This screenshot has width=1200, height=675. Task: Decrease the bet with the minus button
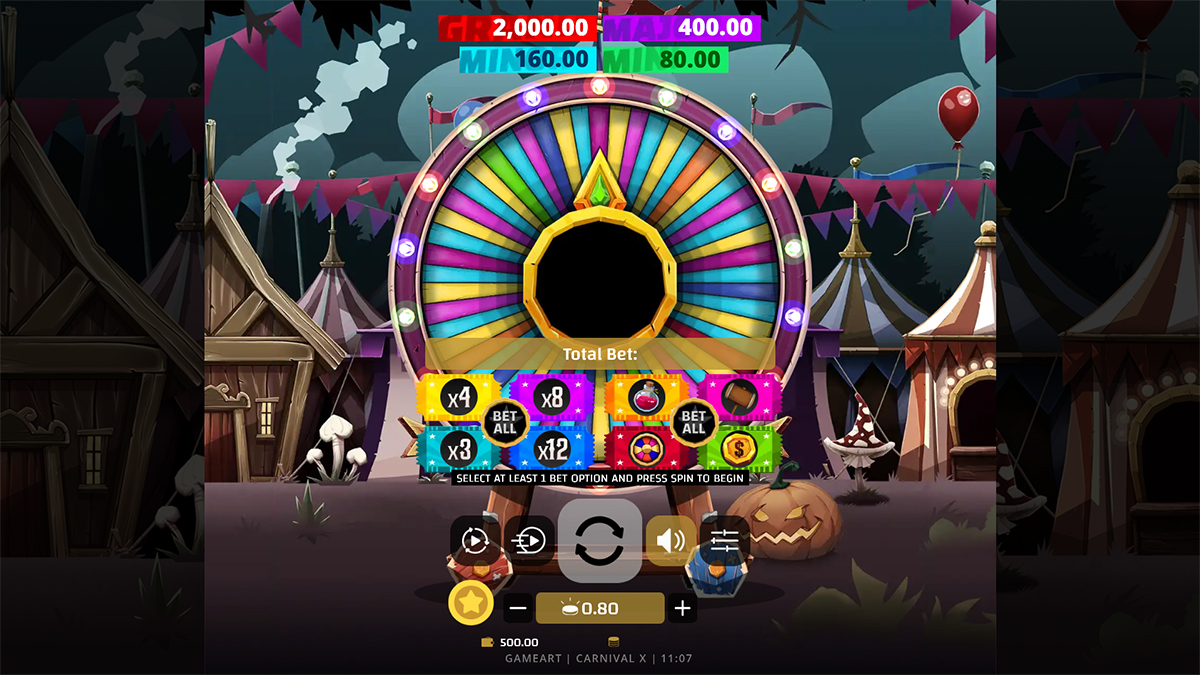(x=518, y=608)
